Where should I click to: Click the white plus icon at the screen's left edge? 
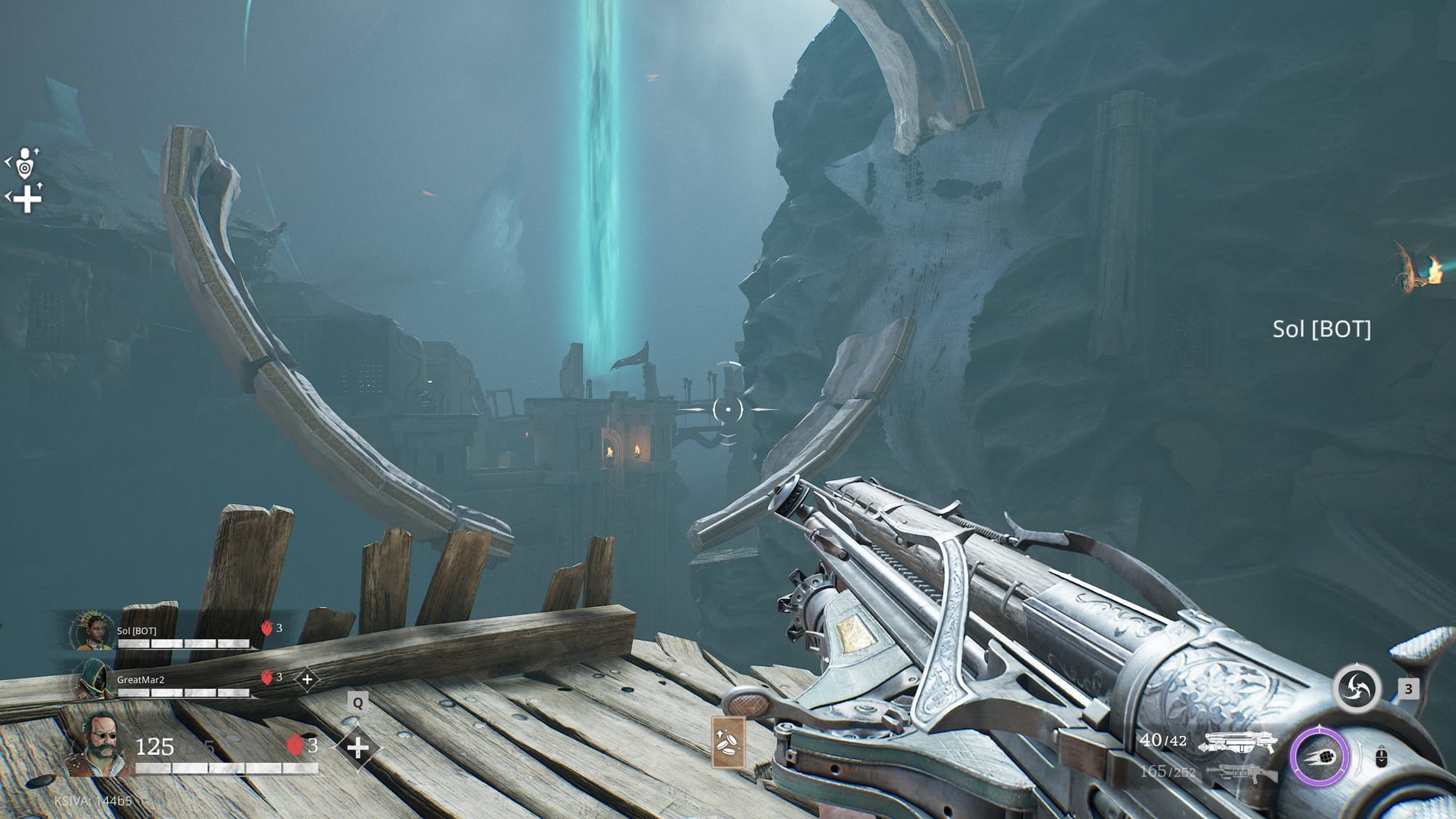click(x=27, y=199)
